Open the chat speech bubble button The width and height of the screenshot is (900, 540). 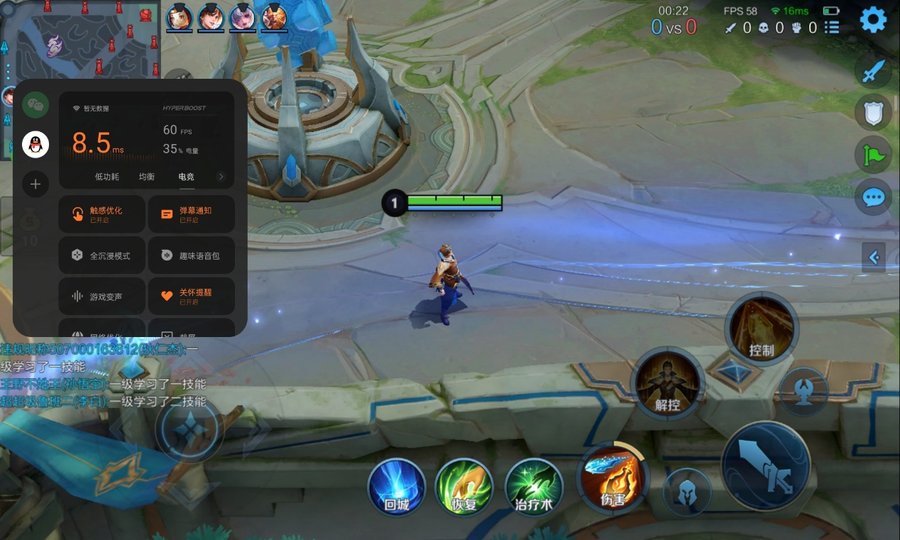873,197
